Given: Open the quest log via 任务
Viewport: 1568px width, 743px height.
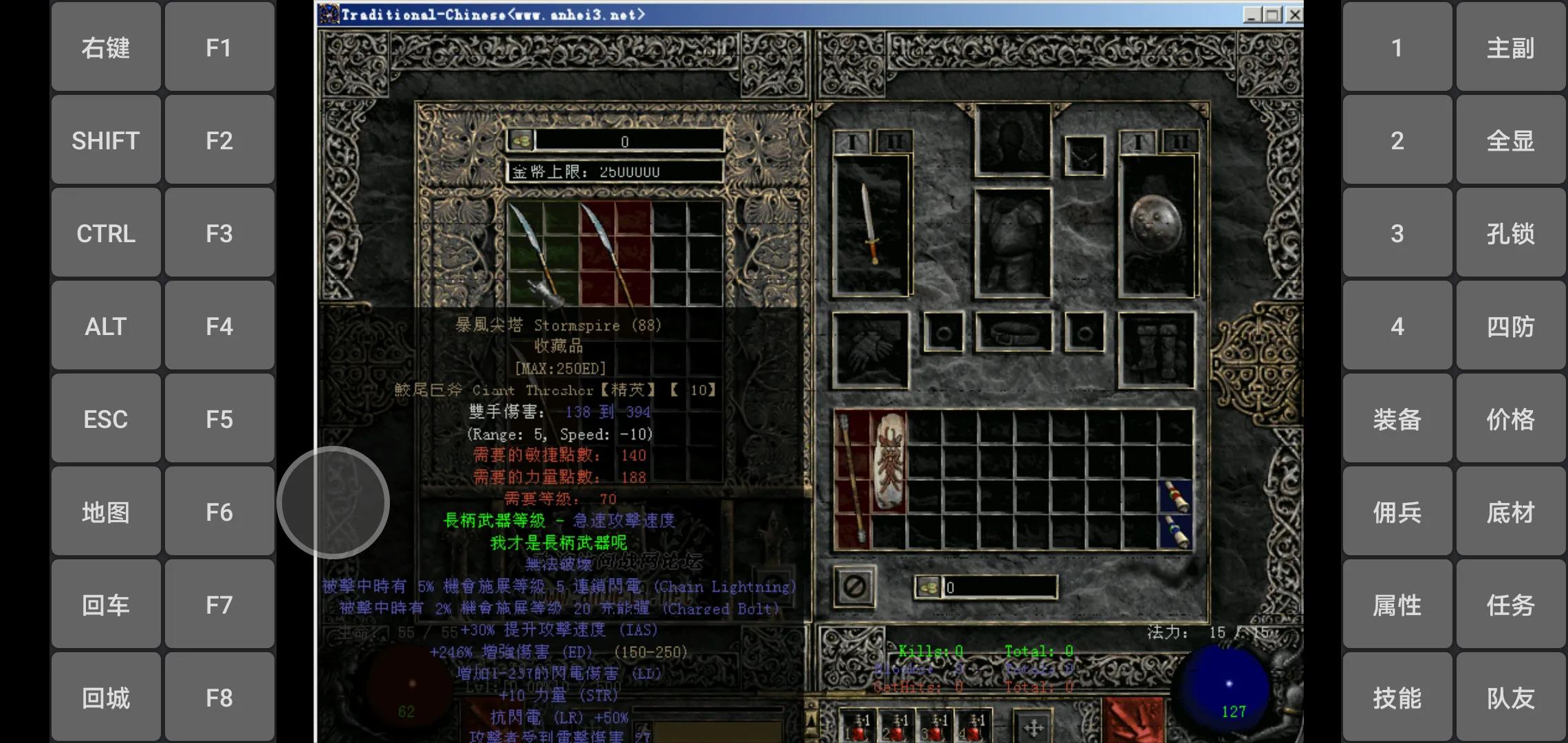Looking at the screenshot, I should pyautogui.click(x=1510, y=605).
